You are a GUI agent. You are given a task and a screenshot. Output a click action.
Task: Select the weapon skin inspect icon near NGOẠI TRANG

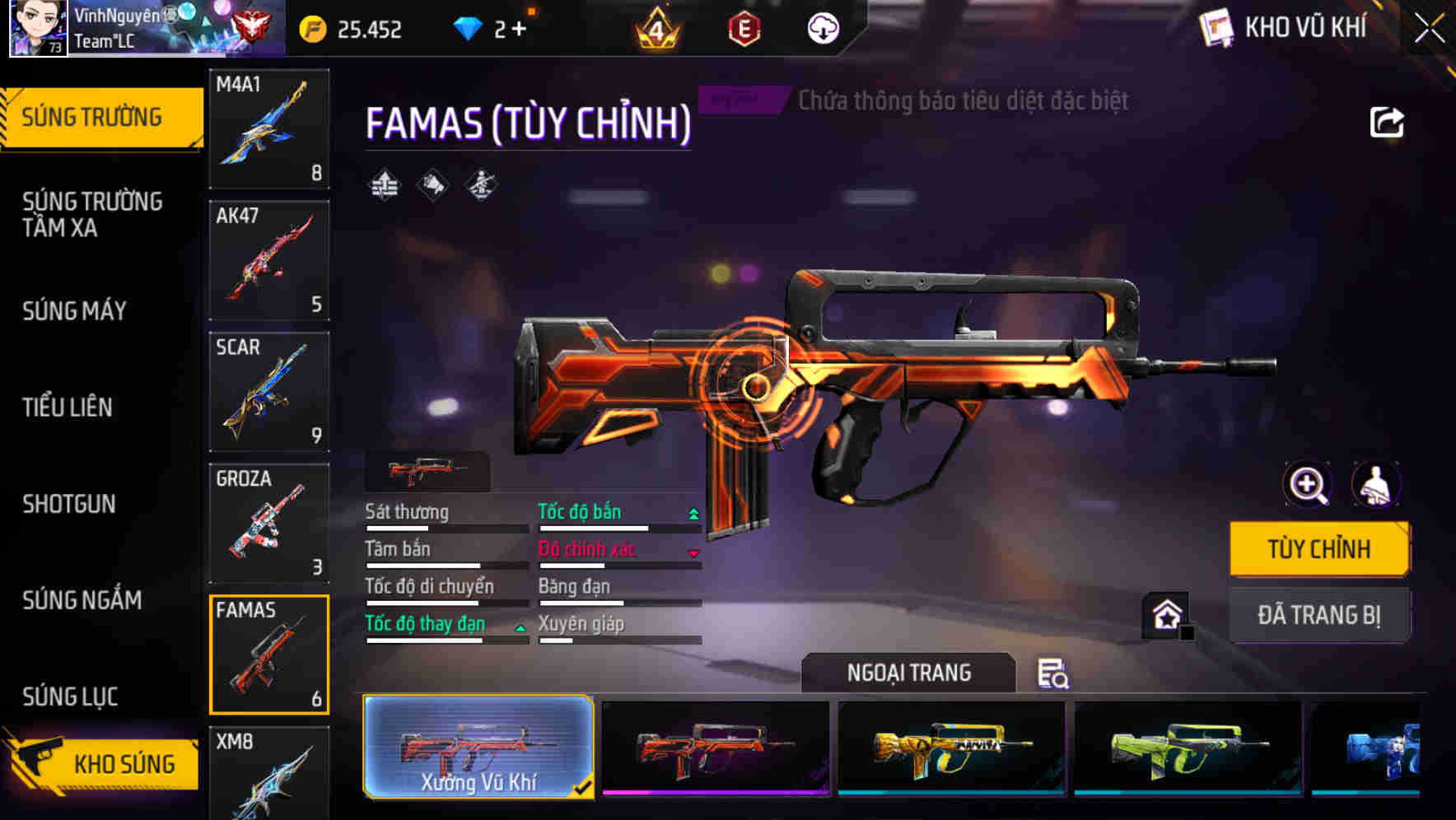point(1055,673)
